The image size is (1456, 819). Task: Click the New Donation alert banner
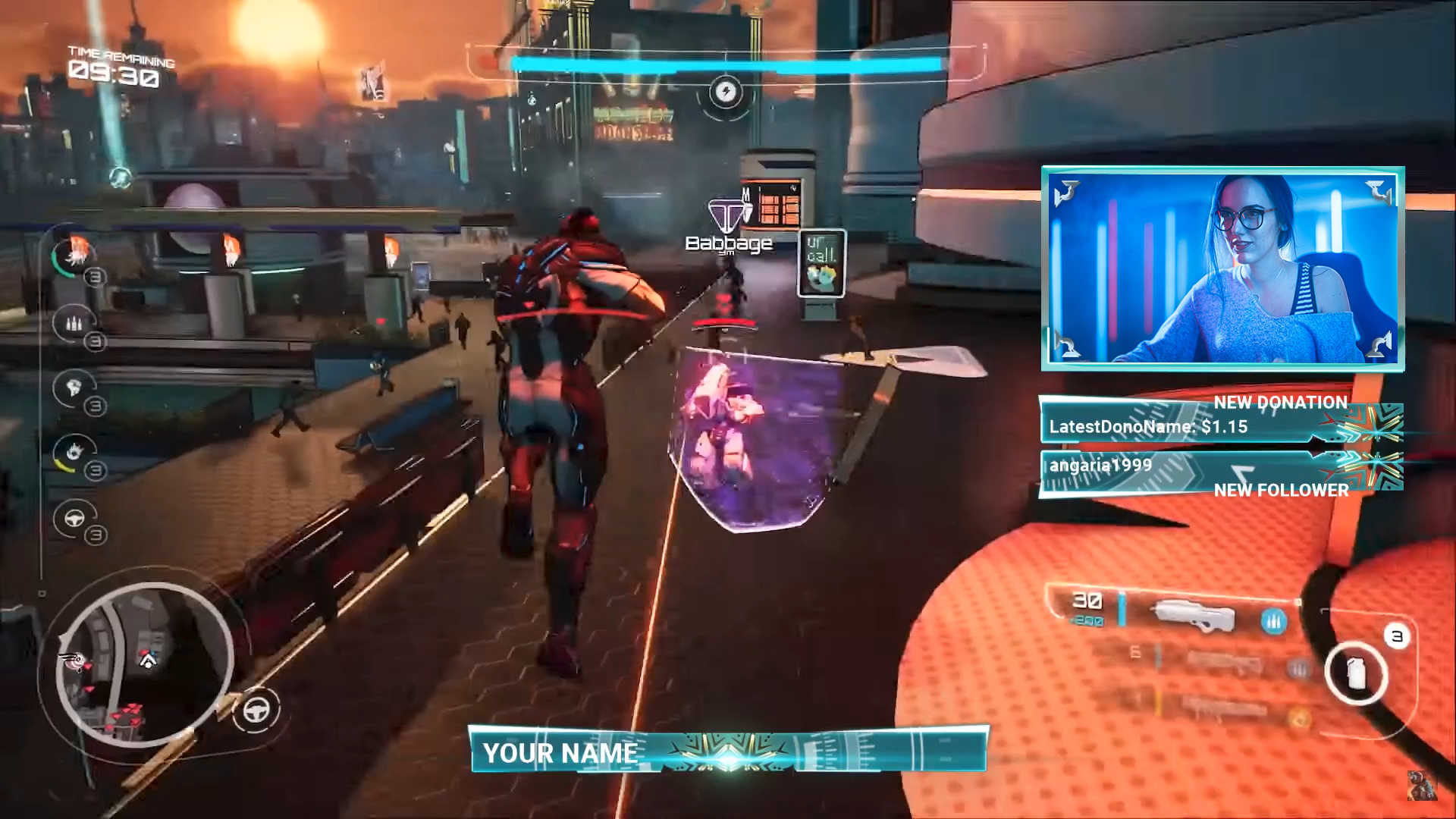1221,419
